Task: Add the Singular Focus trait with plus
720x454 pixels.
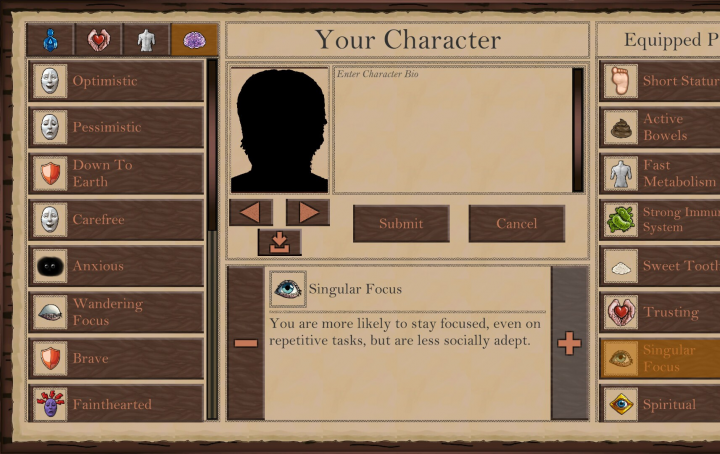Action: [x=569, y=343]
